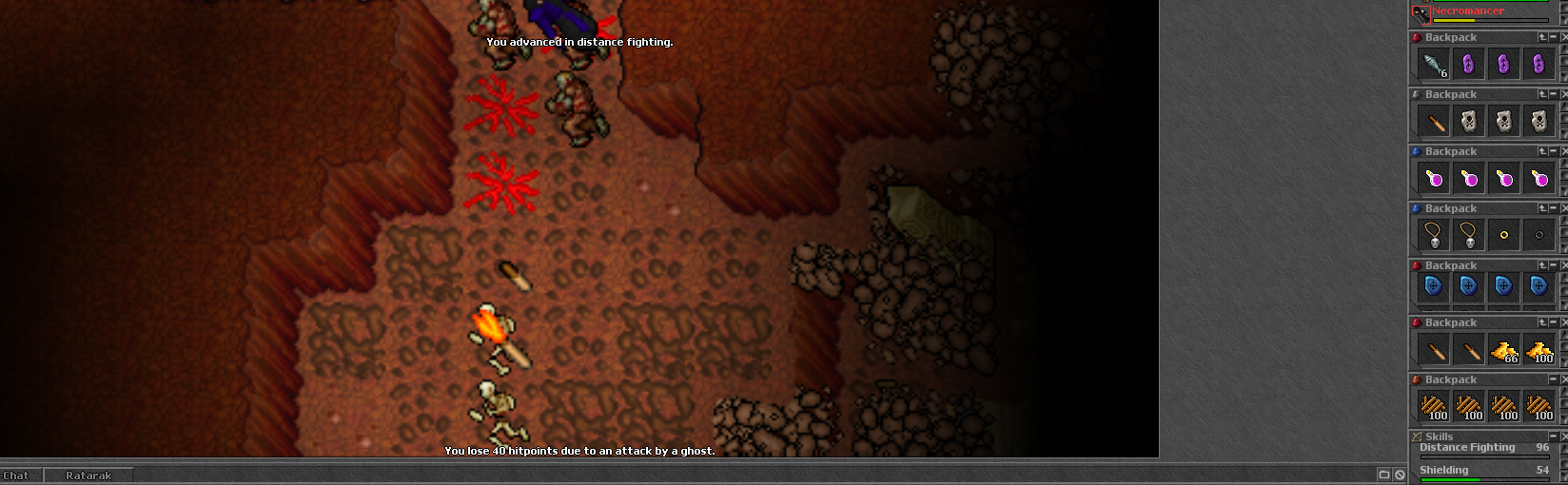Close the backpack holding pink potions
This screenshot has width=1568, height=485.
1564,151
